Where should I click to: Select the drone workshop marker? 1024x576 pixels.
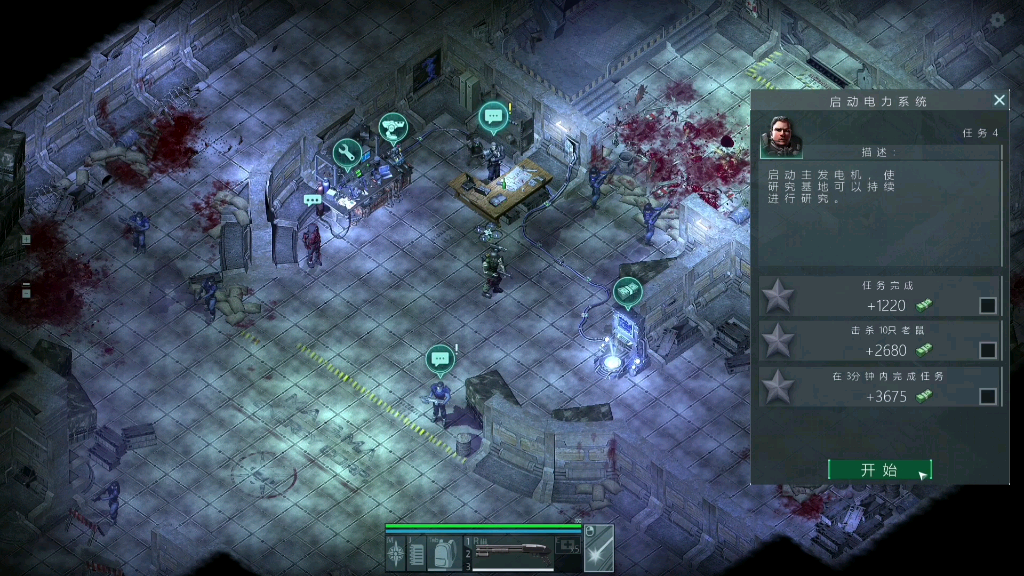coord(393,128)
